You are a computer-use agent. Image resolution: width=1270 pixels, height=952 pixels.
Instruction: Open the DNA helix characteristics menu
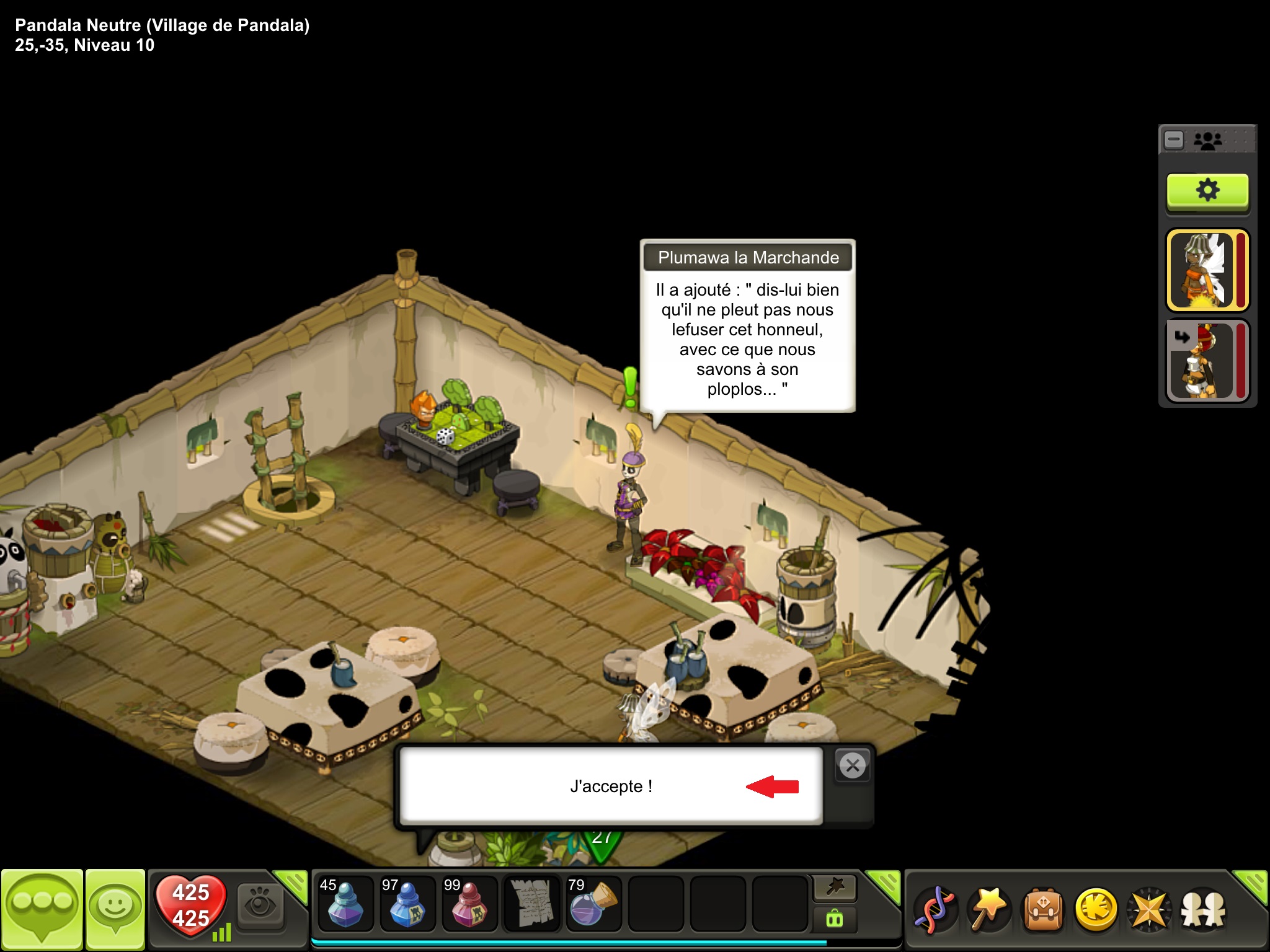[936, 910]
